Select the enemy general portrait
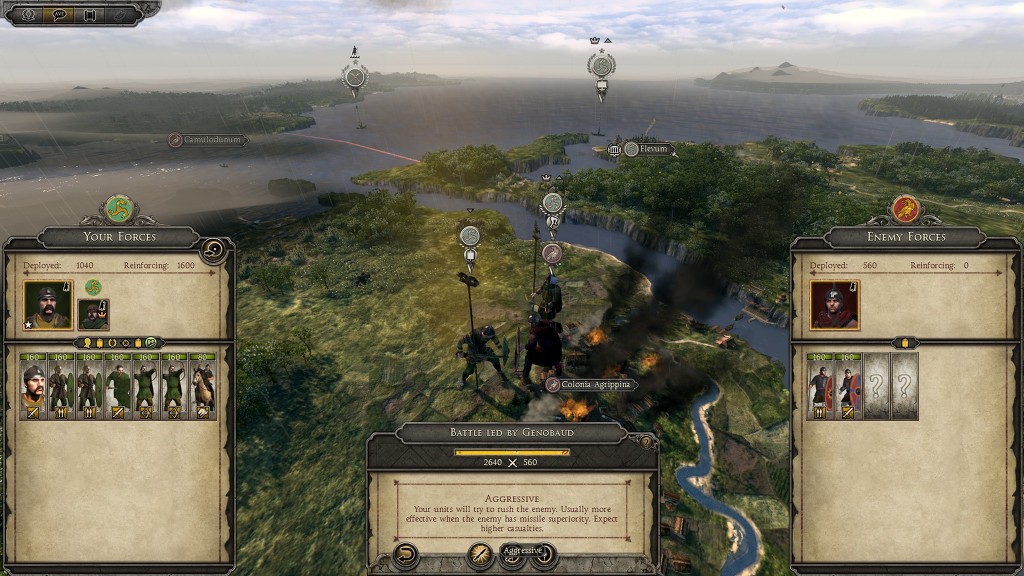1024x576 pixels. (x=833, y=305)
